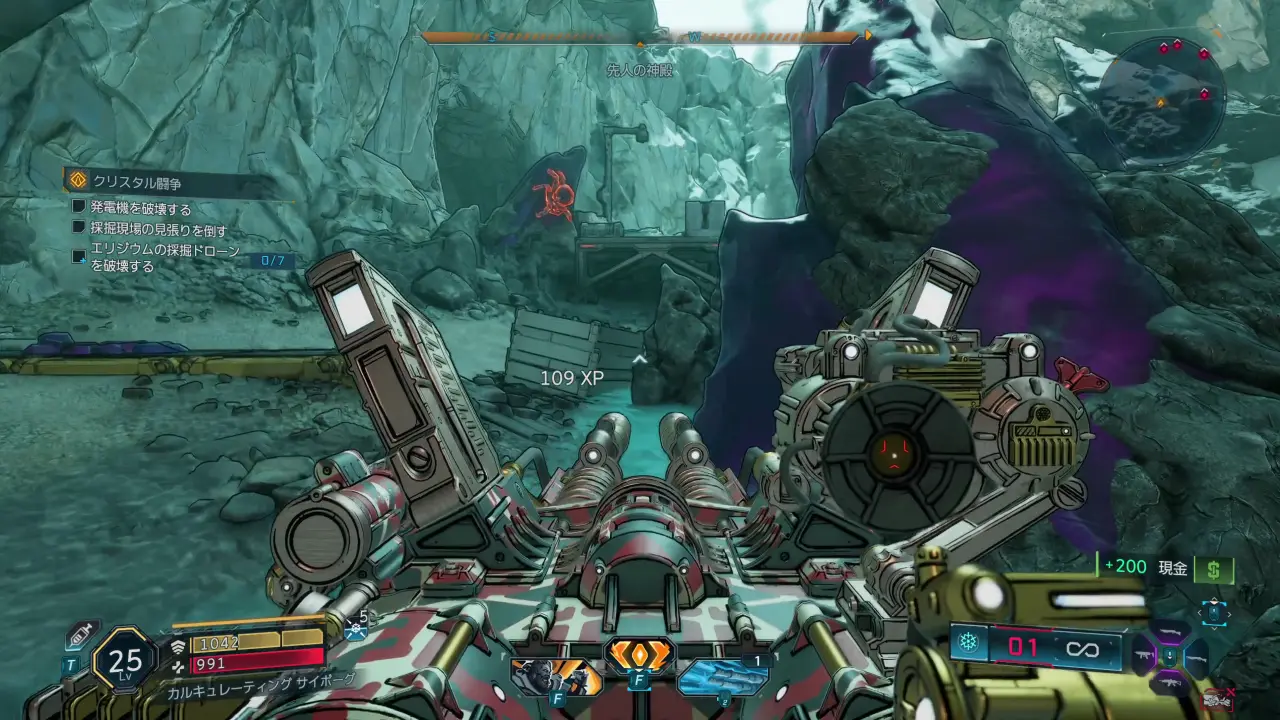Image resolution: width=1280 pixels, height=720 pixels.
Task: Select the left weapon slot in wheel
Action: click(x=1144, y=656)
